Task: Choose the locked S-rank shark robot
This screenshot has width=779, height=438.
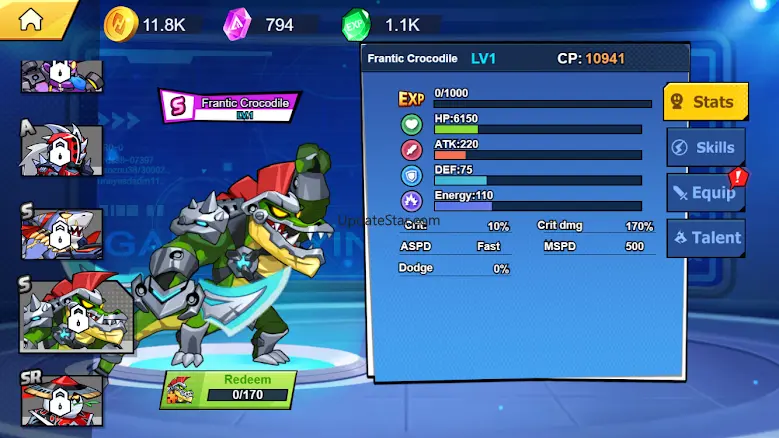Action: click(x=62, y=235)
